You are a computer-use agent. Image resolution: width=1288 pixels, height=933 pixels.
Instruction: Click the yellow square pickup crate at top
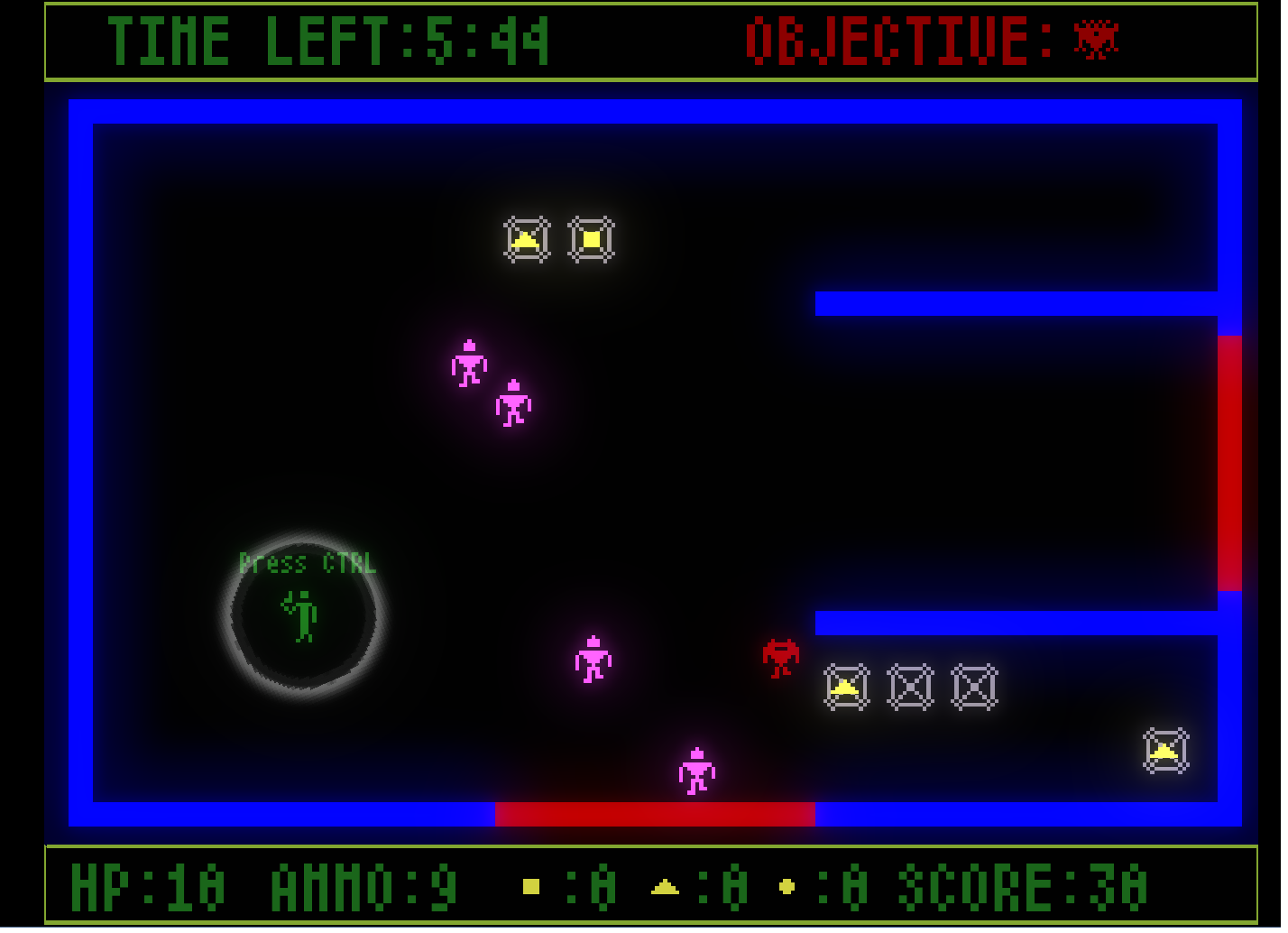coord(591,237)
